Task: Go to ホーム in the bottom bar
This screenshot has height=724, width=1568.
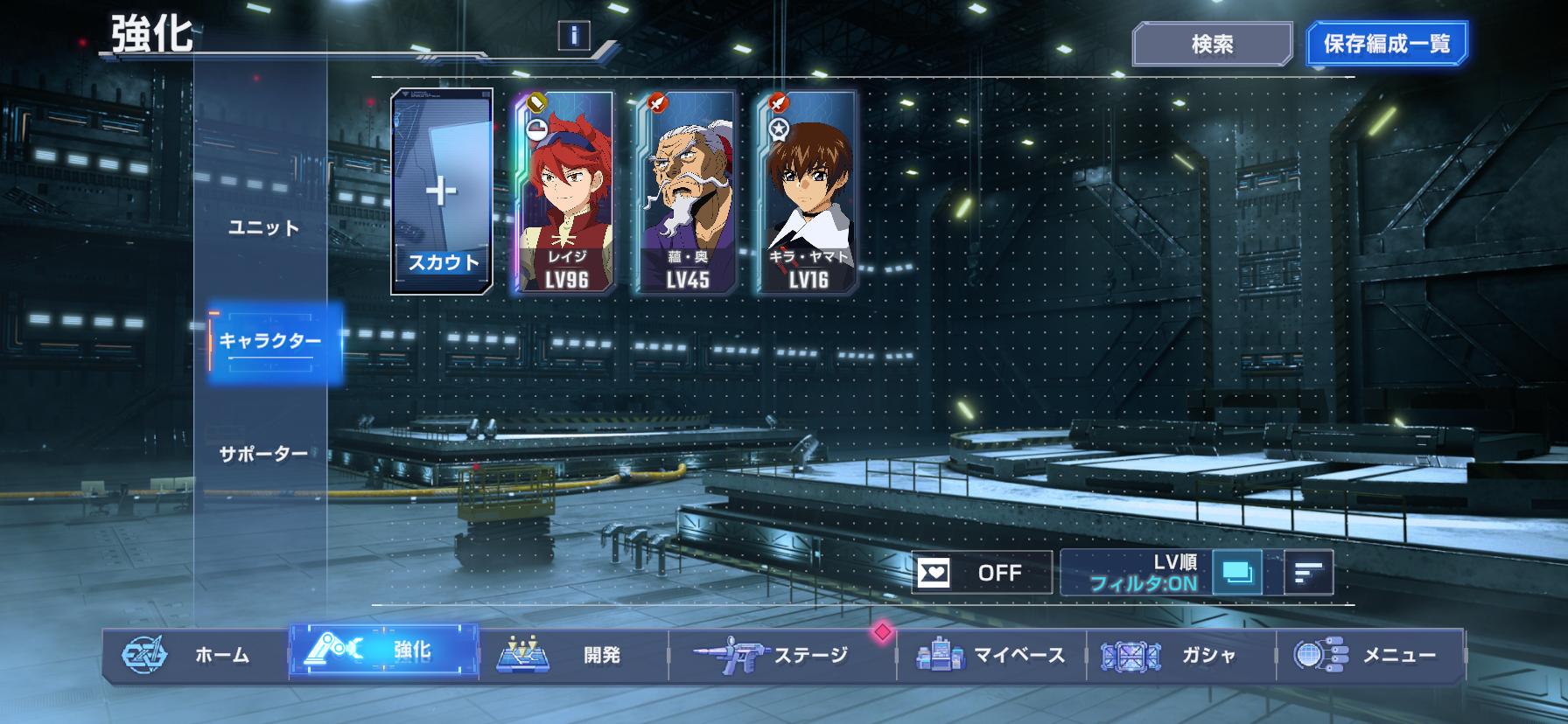Action: (x=197, y=654)
